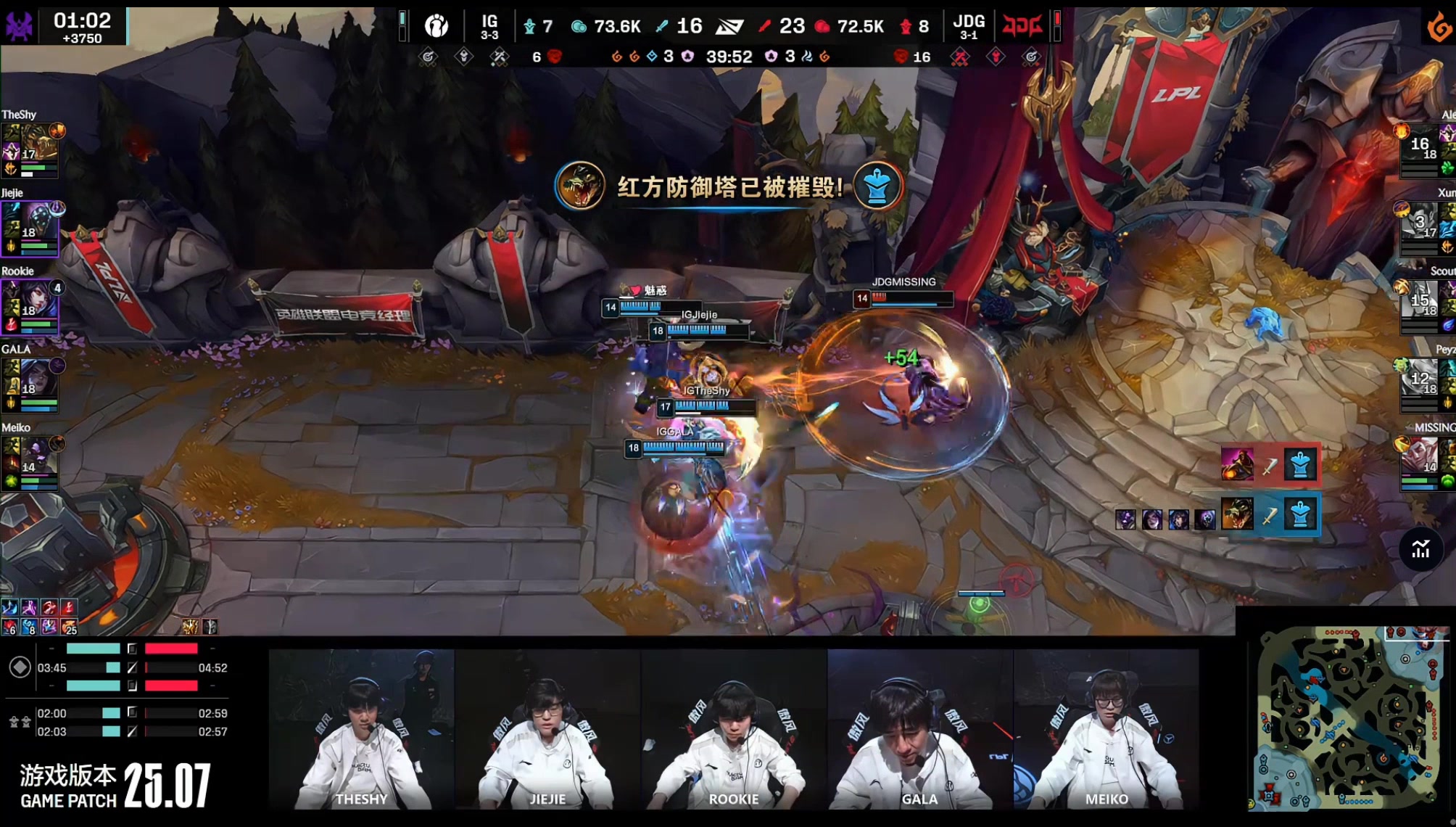
Task: Select Jiejie's champion portrait
Action: click(x=38, y=221)
